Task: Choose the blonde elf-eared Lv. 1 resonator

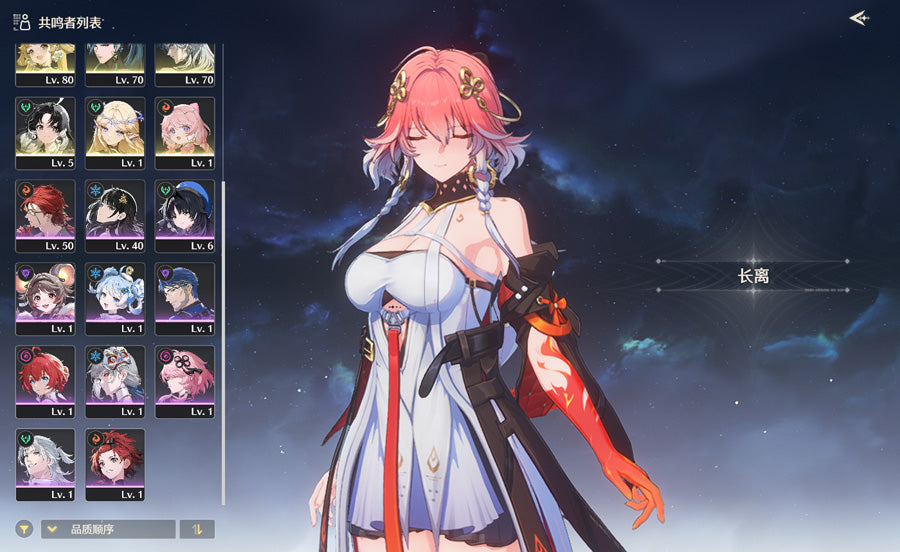Action: pyautogui.click(x=115, y=132)
